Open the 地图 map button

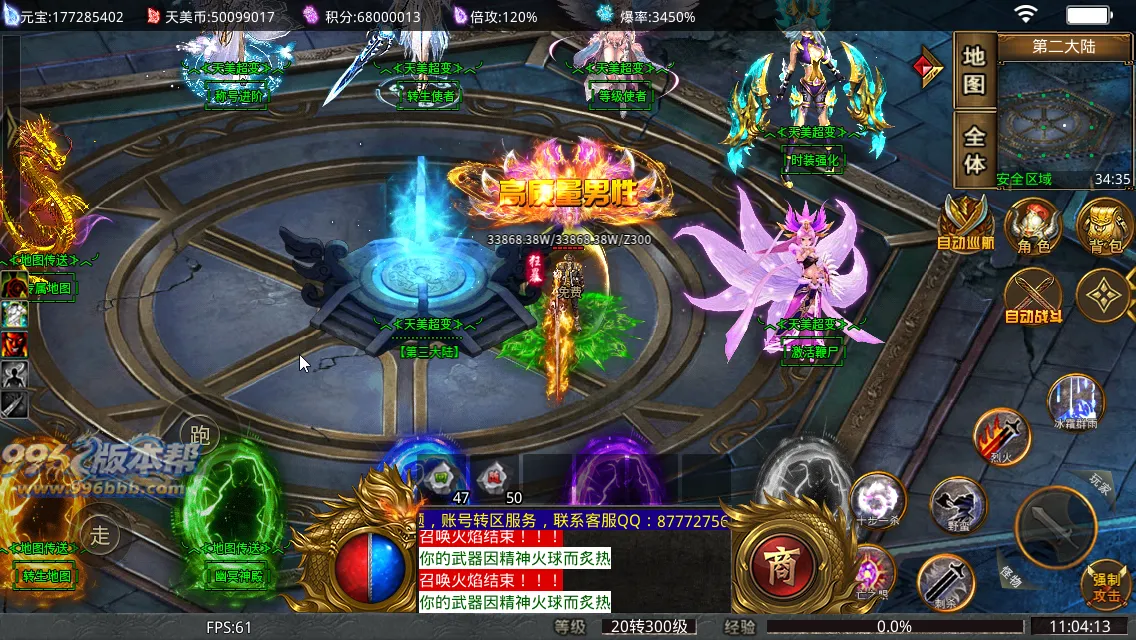(x=974, y=70)
